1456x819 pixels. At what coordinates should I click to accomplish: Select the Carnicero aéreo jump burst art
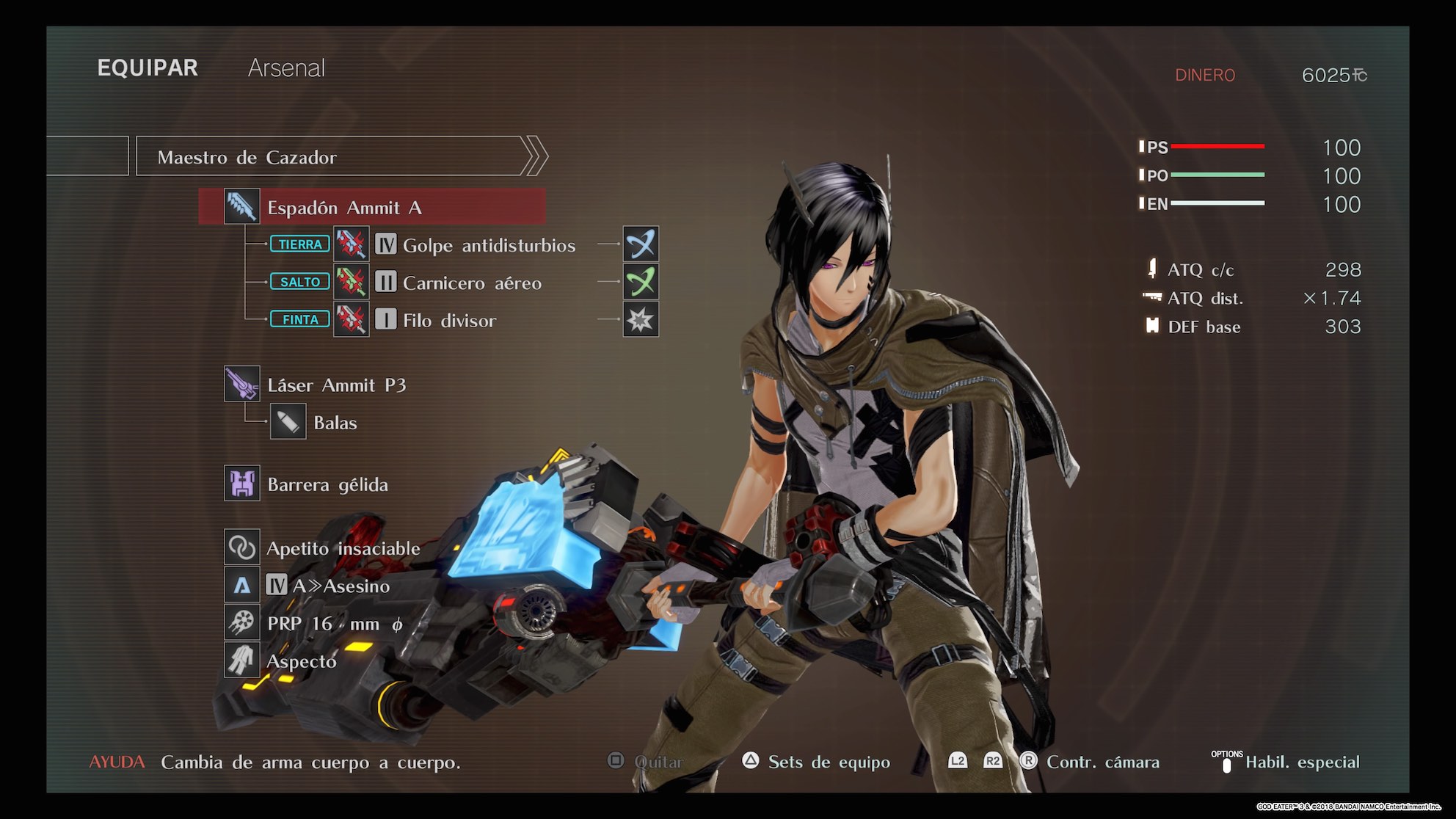(471, 283)
